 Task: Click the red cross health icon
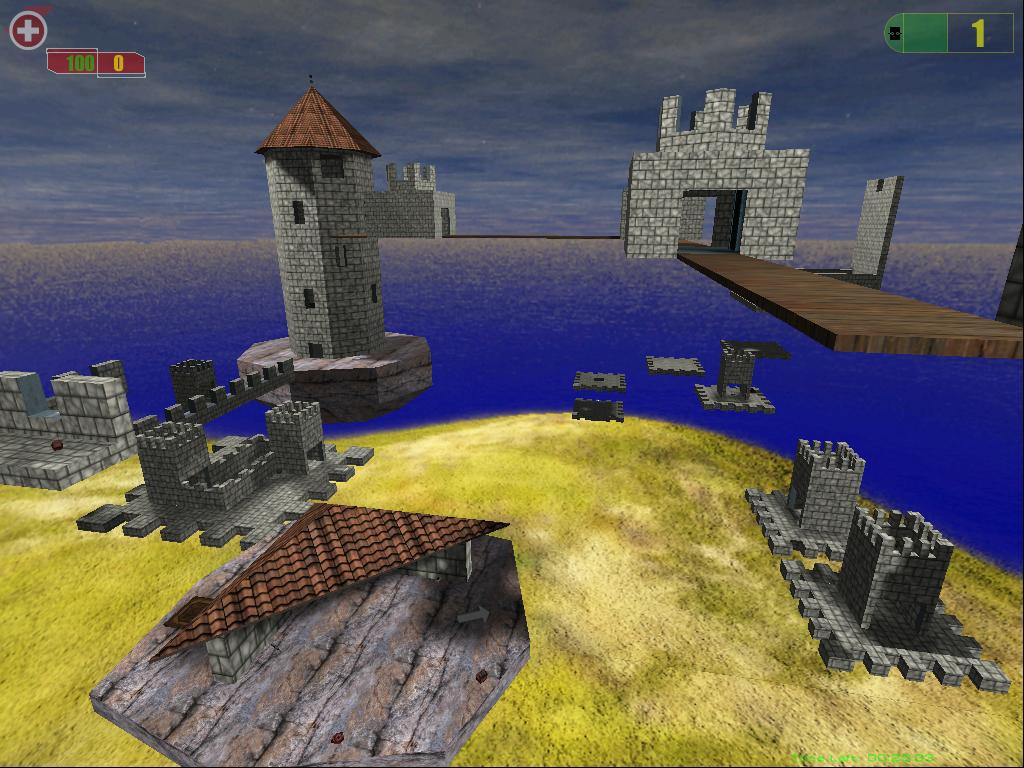[28, 31]
